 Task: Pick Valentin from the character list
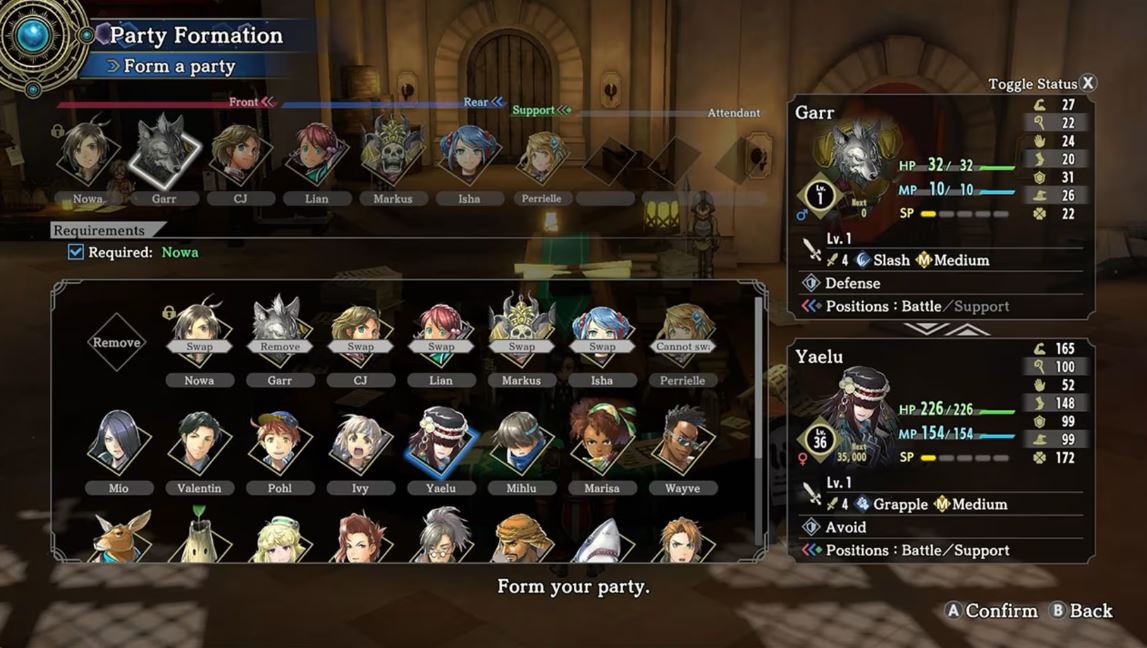[x=200, y=442]
